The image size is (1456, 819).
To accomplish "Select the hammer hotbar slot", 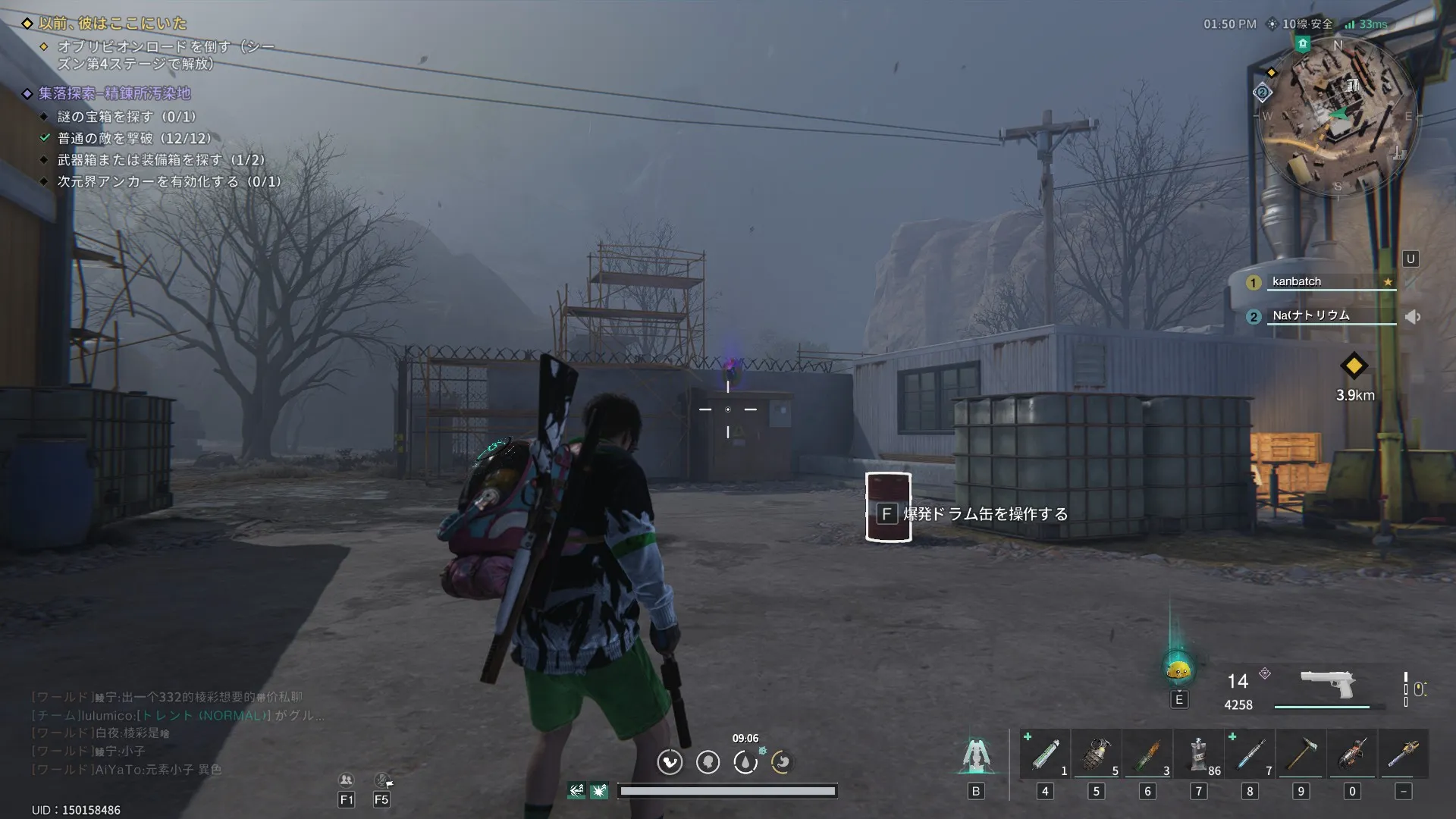I will pos(1301,754).
